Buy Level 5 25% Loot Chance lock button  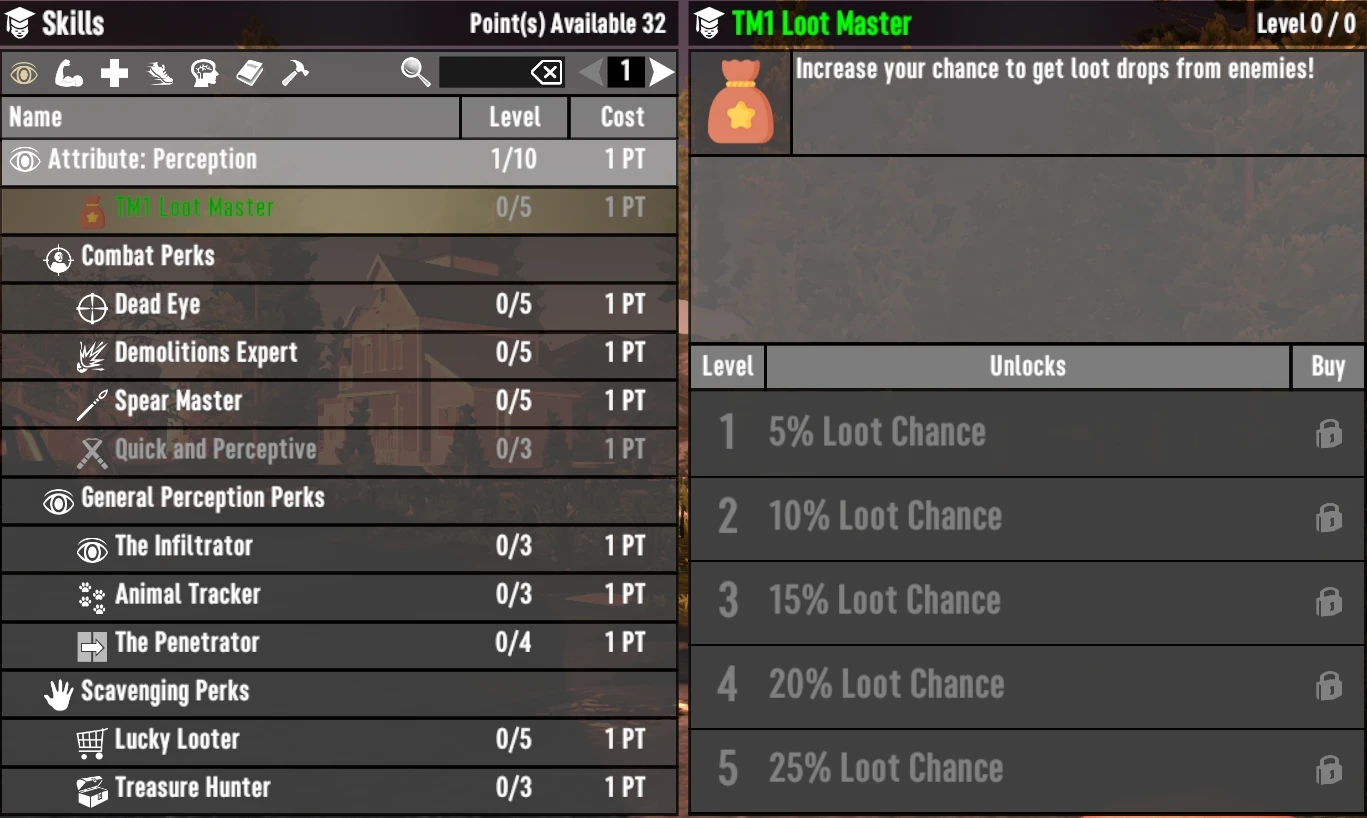(1329, 770)
